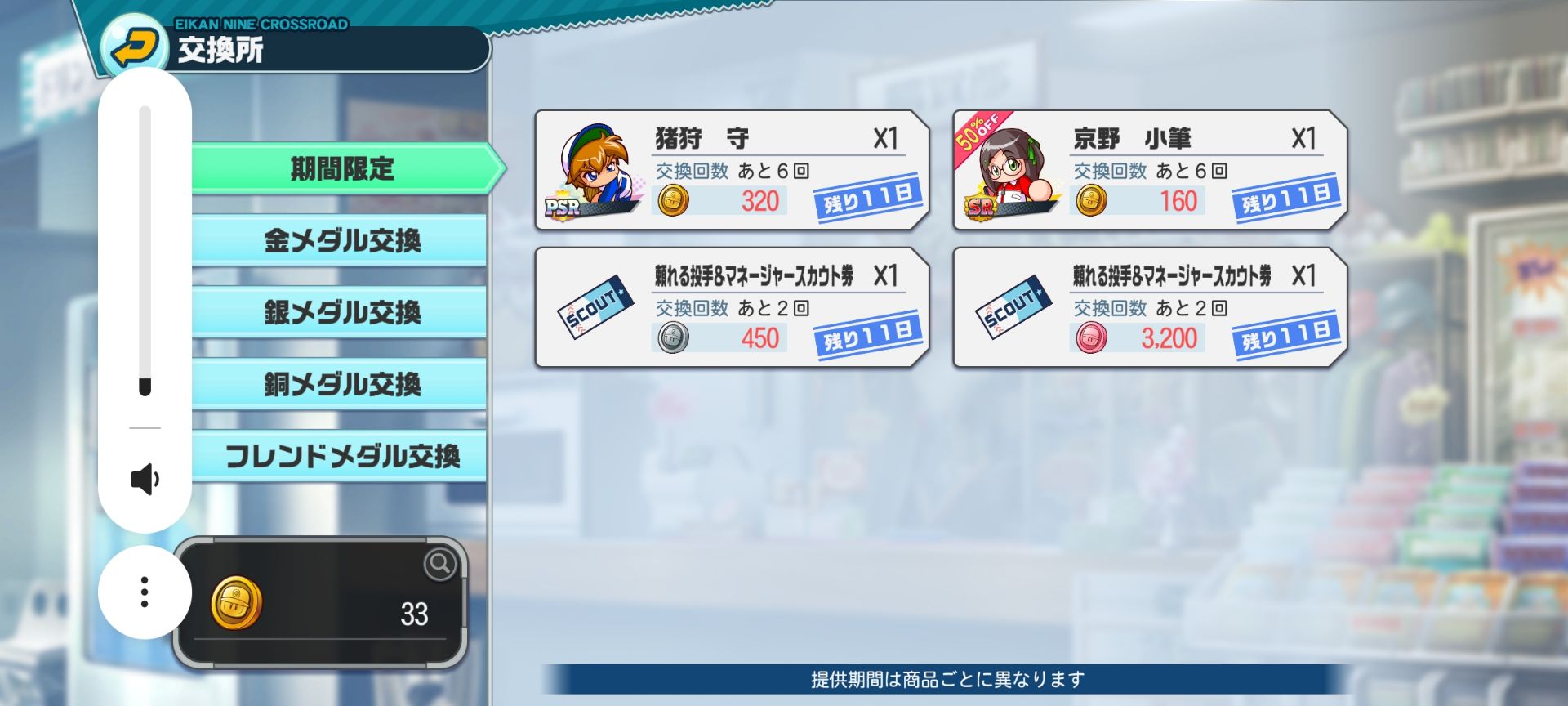Select the scout ticket costing 450 silver medals
This screenshot has height=706, width=1568.
pyautogui.click(x=732, y=307)
